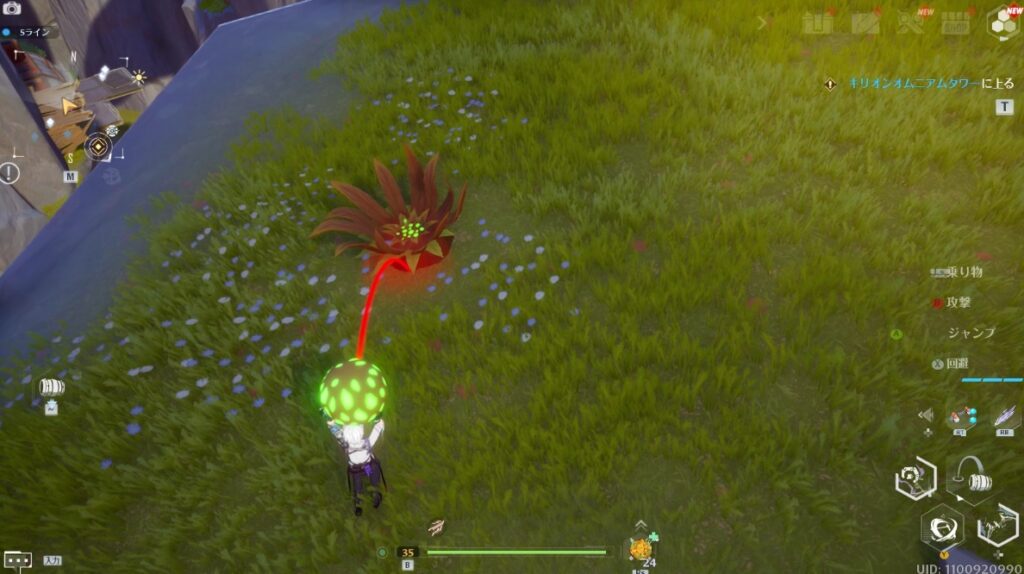The width and height of the screenshot is (1024, 574).
Task: Open the chat input box
Action: [x=17, y=560]
